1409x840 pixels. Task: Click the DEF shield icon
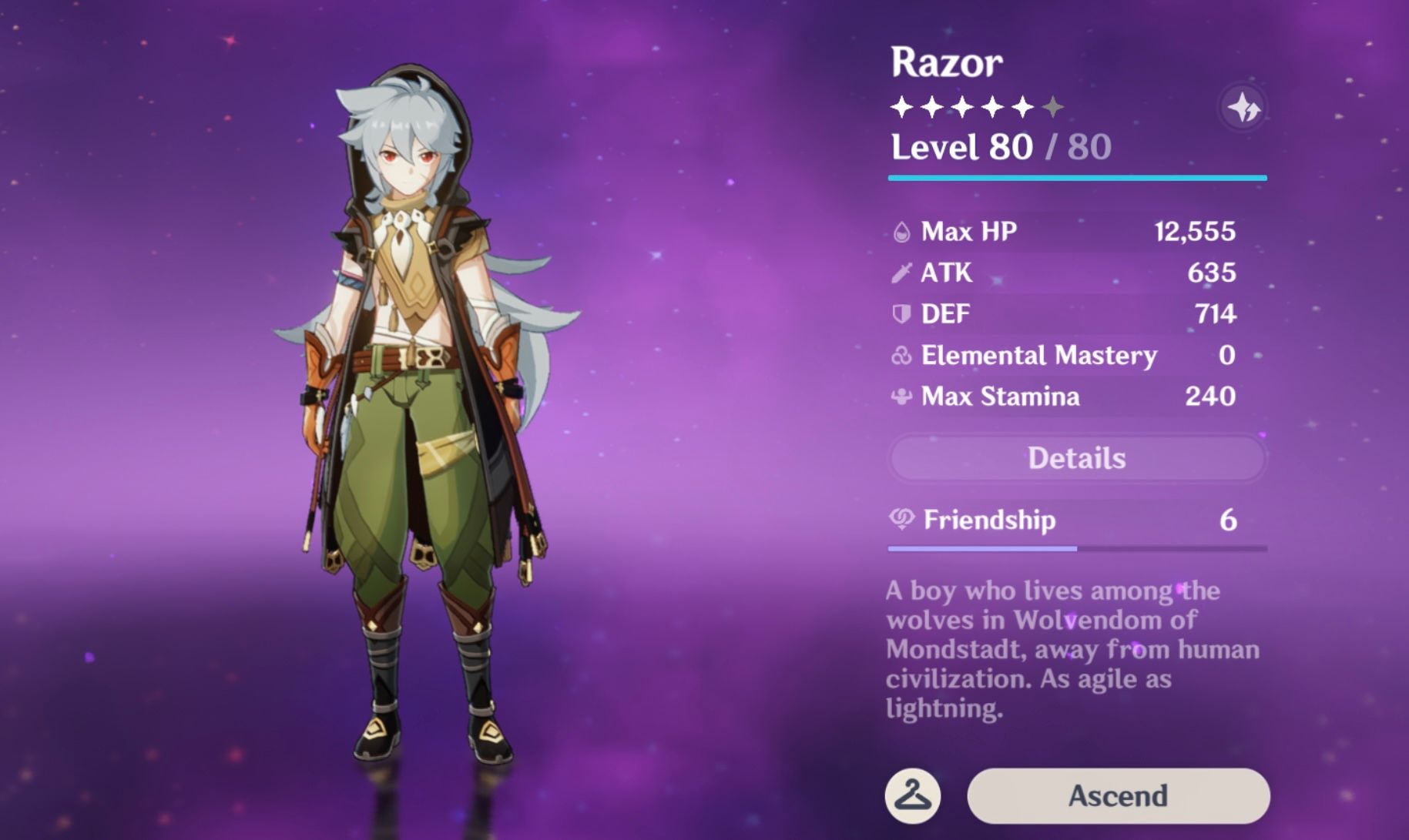click(901, 313)
